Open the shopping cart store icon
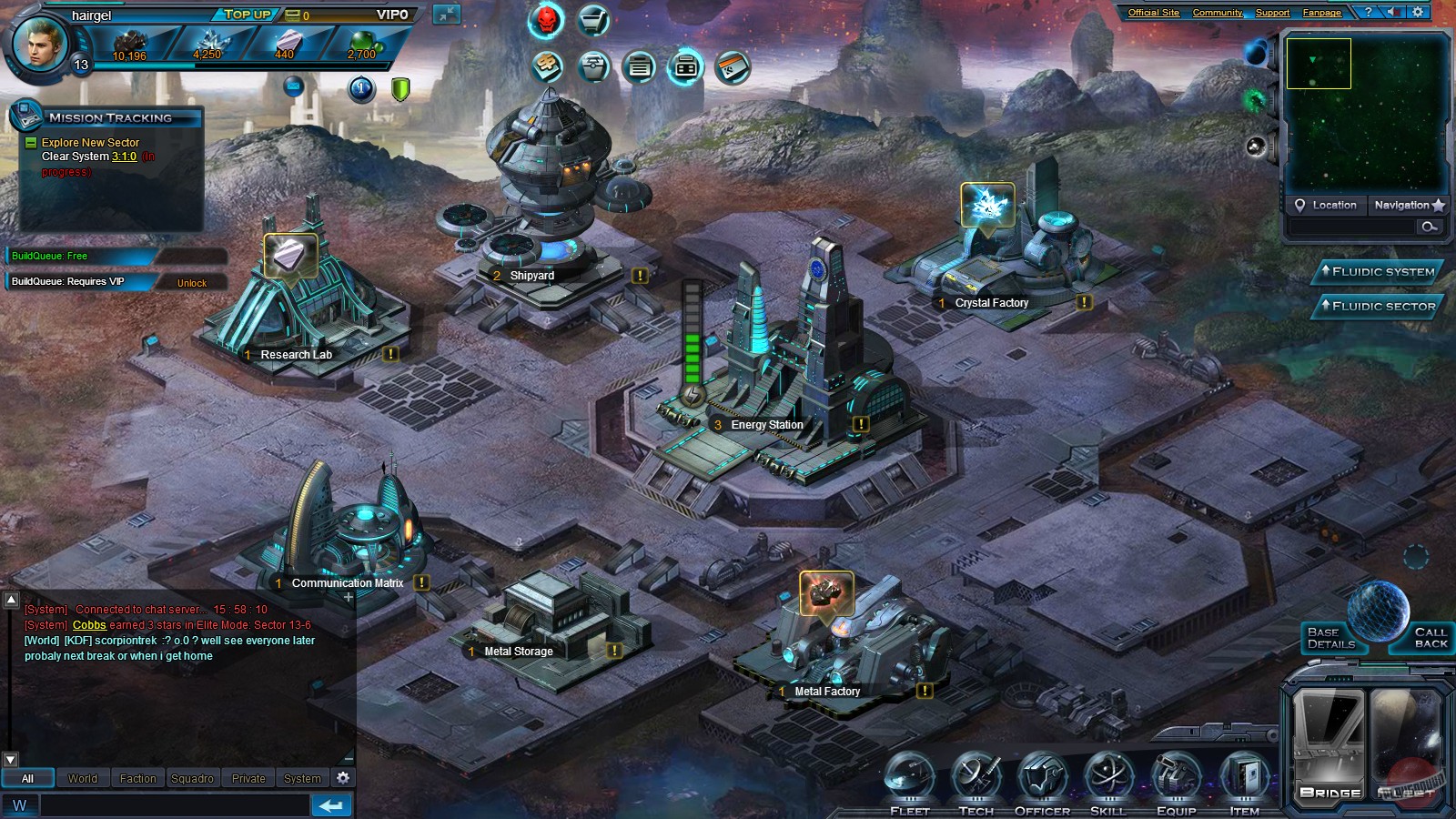This screenshot has height=819, width=1456. pyautogui.click(x=591, y=20)
